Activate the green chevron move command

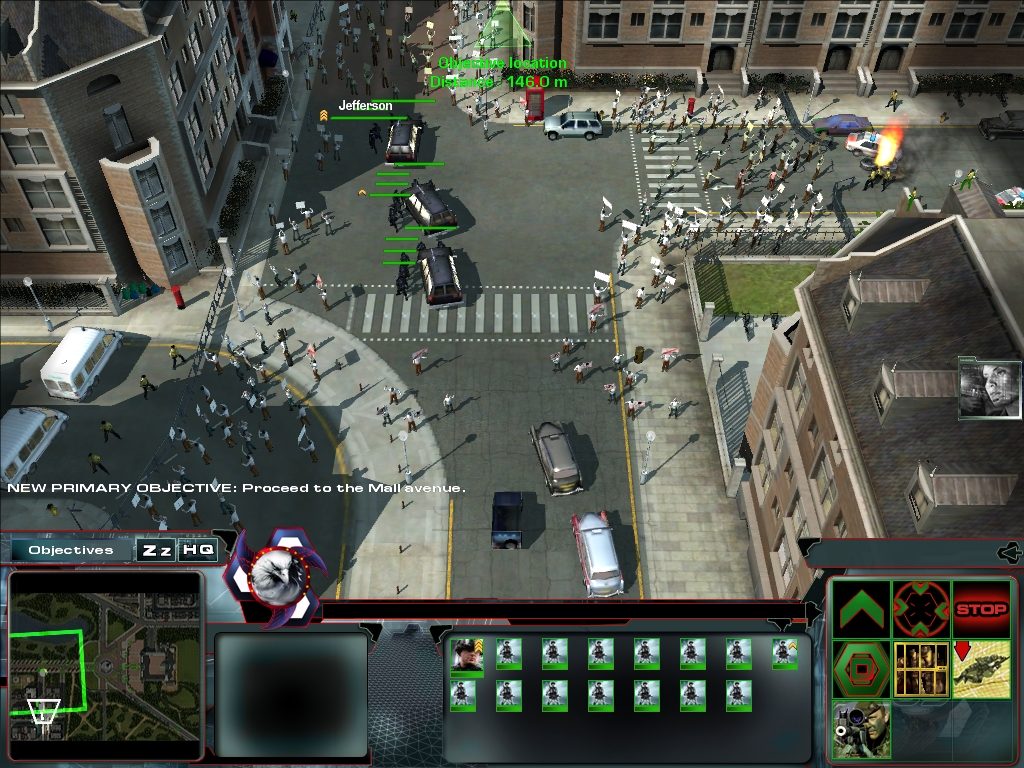pyautogui.click(x=861, y=609)
